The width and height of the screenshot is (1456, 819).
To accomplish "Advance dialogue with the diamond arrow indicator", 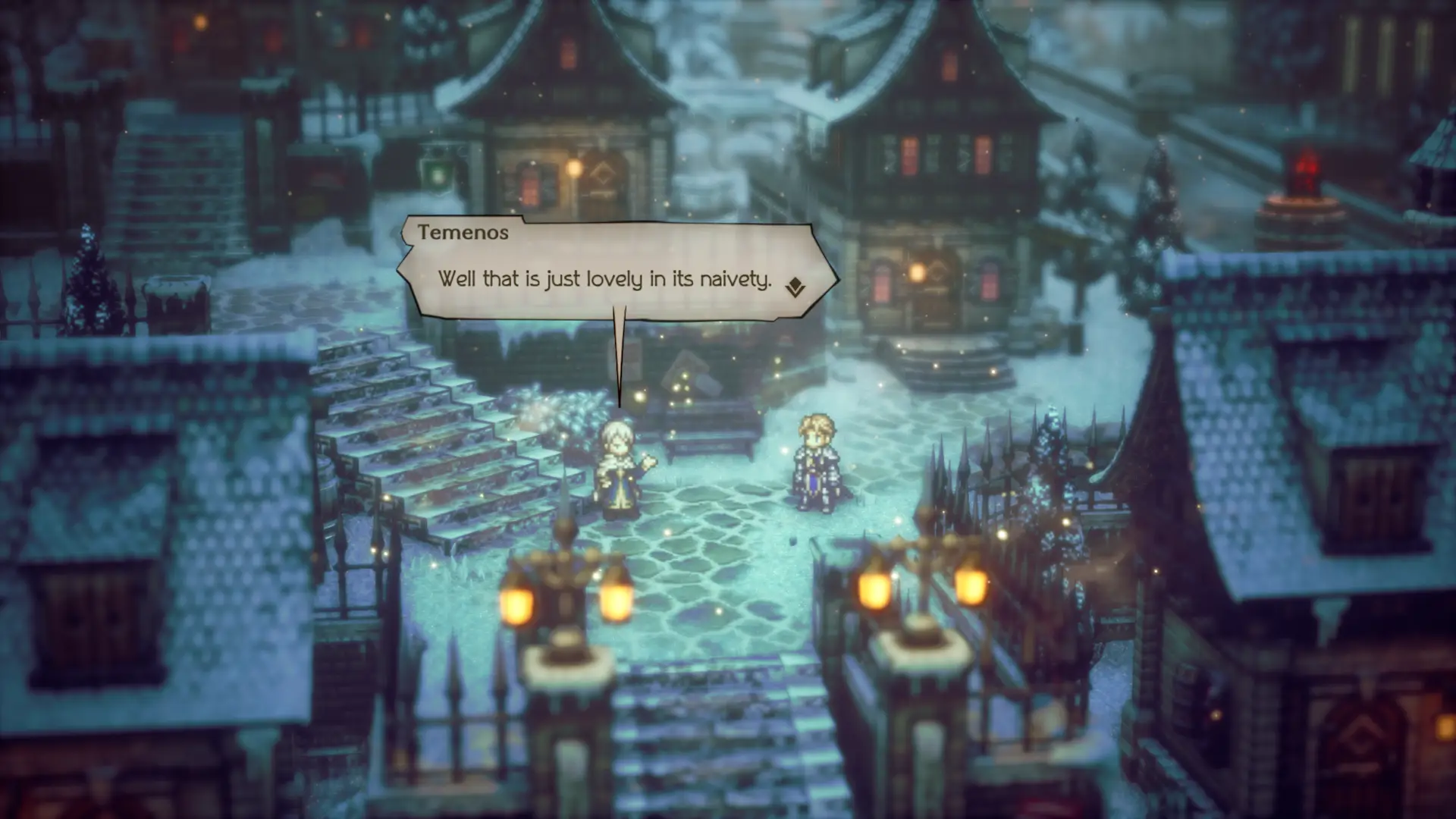I will pos(795,287).
